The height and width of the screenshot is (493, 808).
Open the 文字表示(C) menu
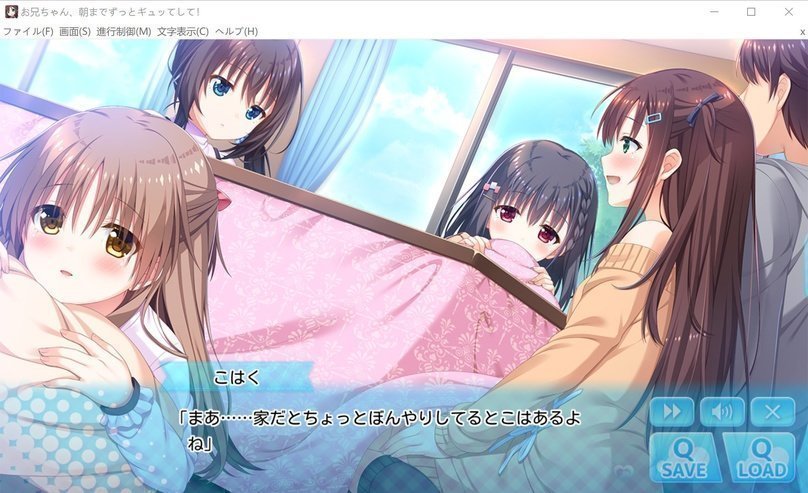183,31
